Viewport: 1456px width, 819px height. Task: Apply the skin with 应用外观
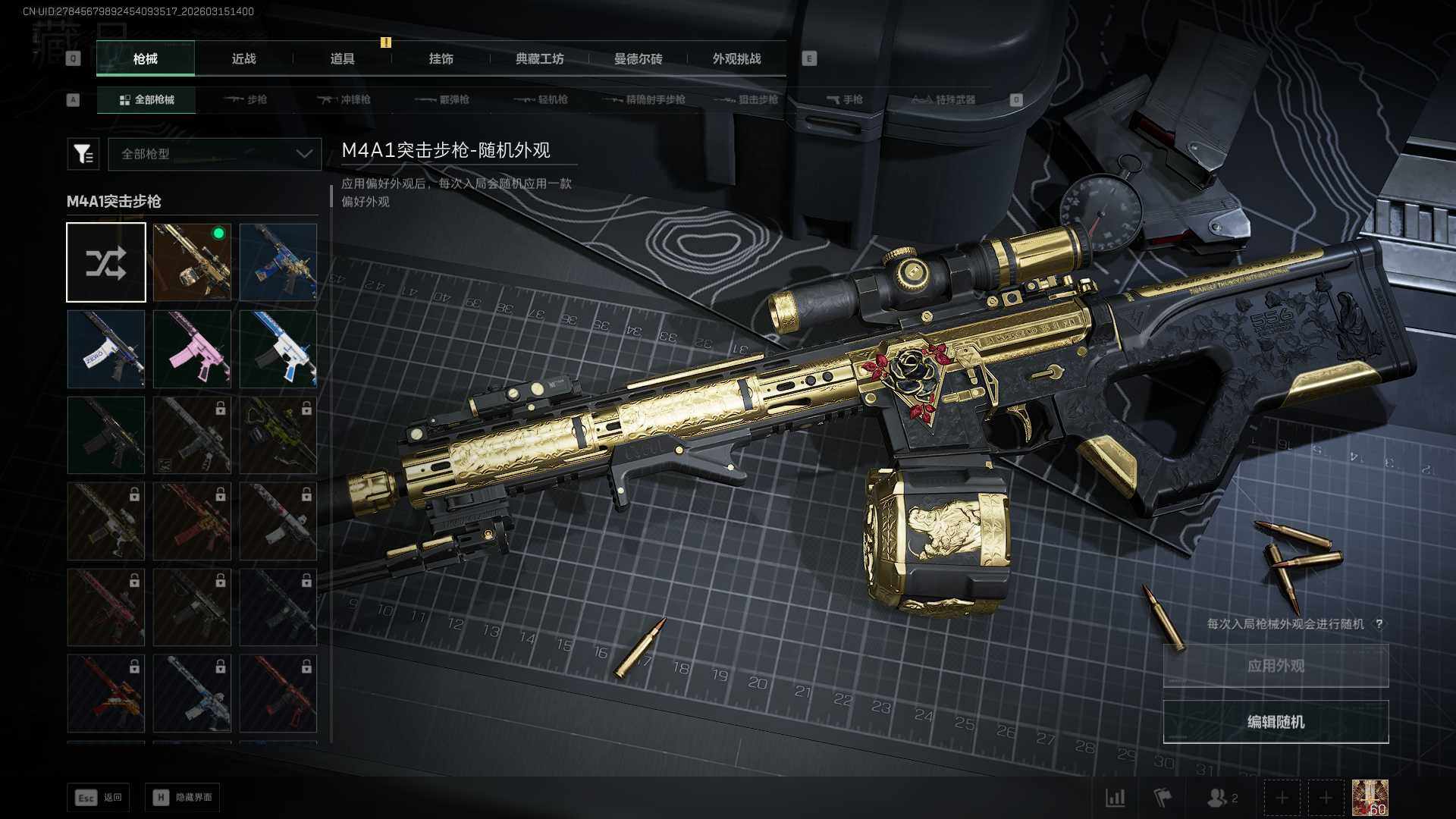point(1276,666)
